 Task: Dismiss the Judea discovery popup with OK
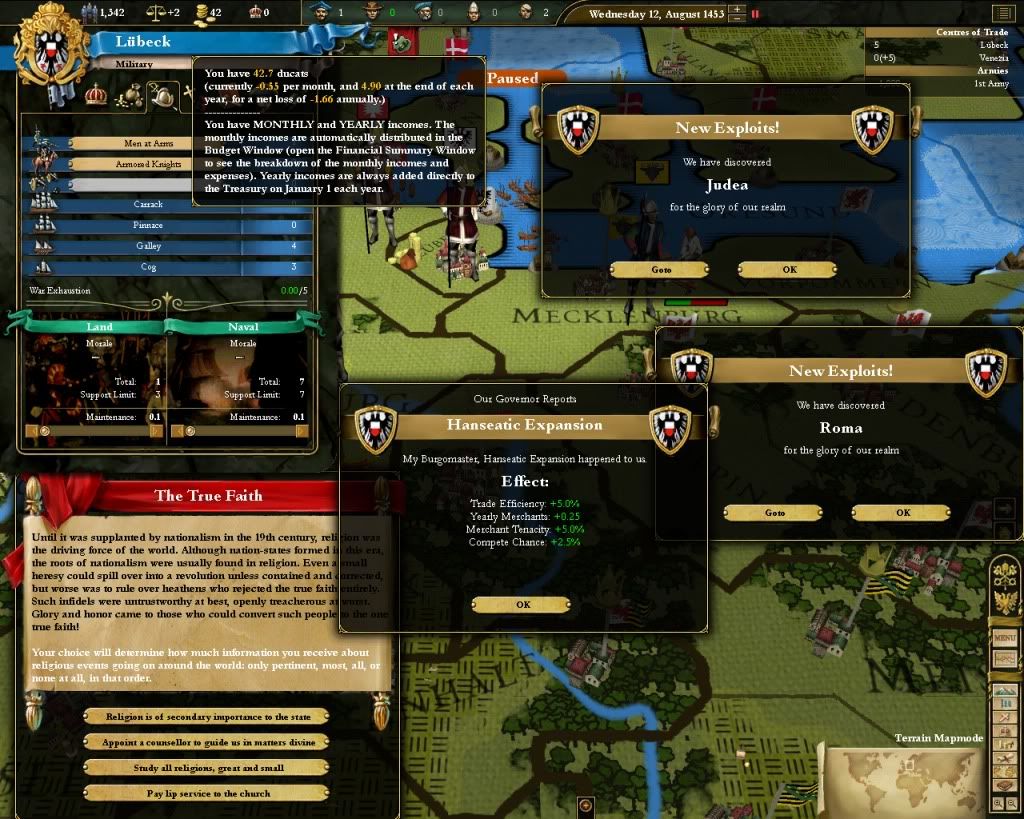coord(787,270)
